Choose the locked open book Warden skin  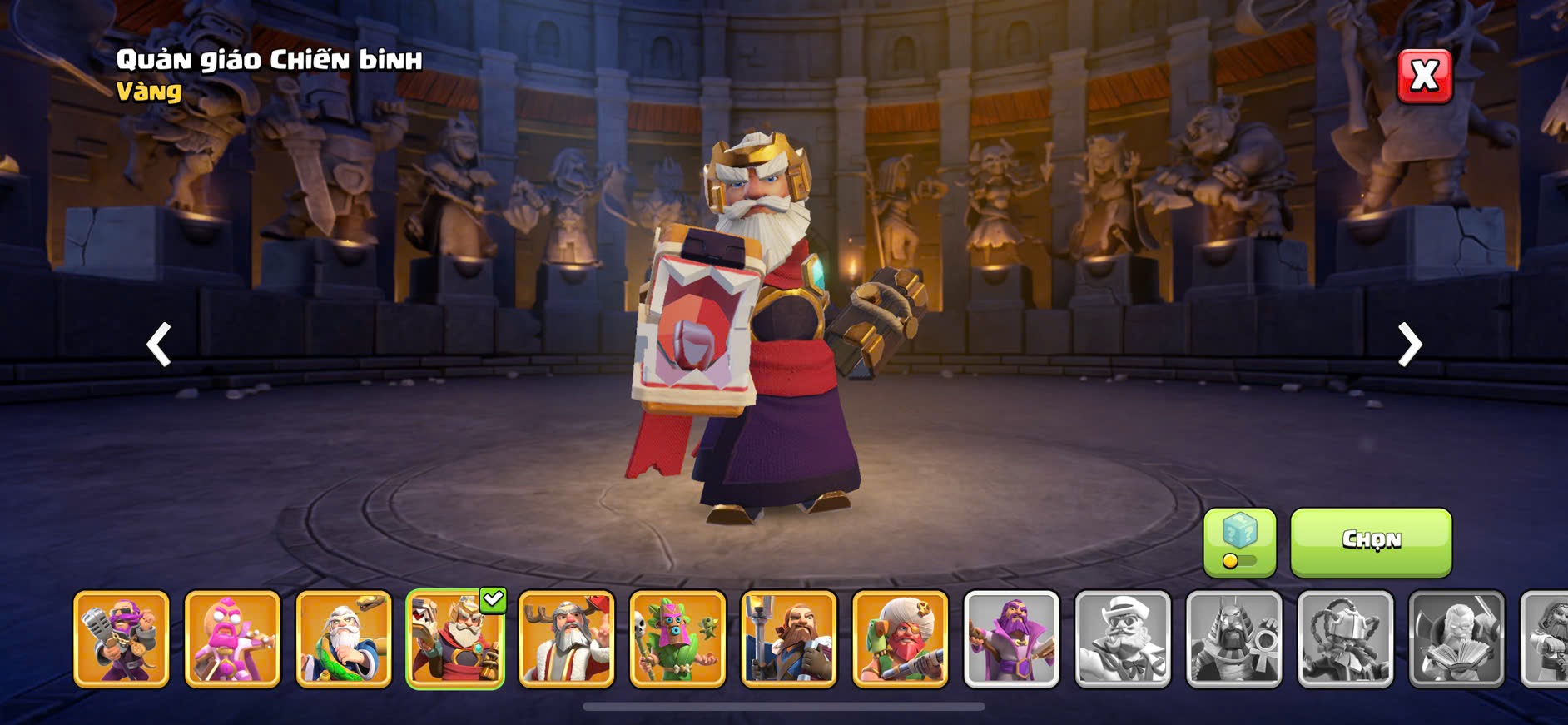pos(1456,639)
